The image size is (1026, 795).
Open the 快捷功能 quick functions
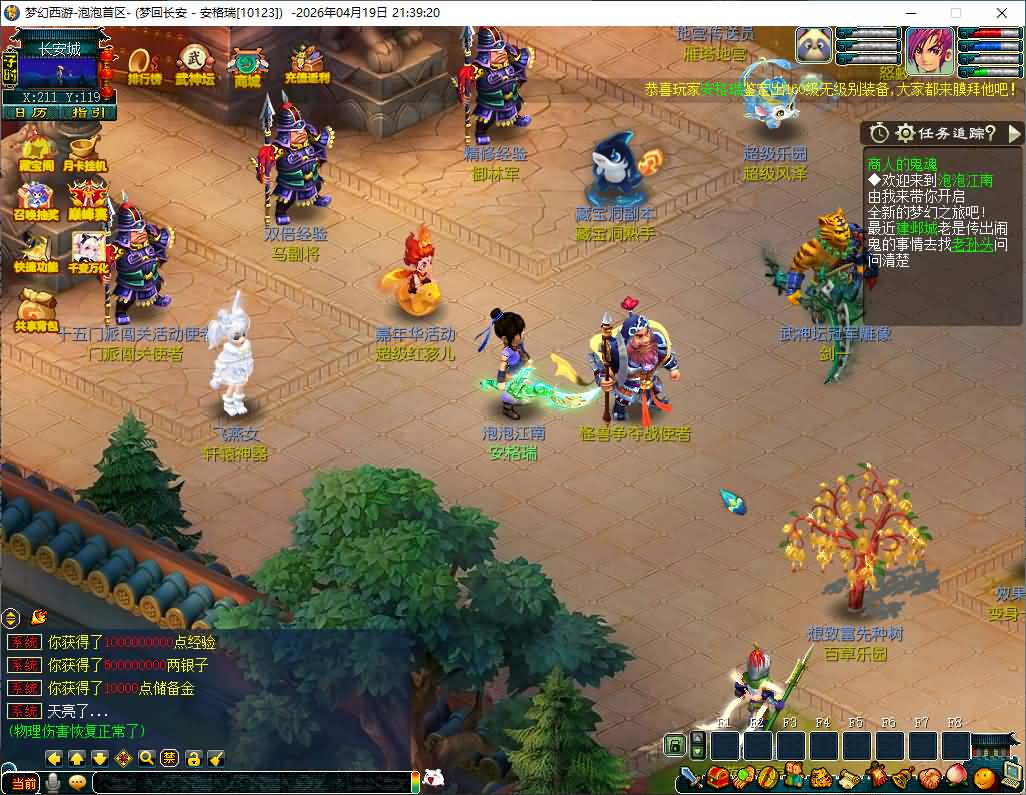pos(34,254)
